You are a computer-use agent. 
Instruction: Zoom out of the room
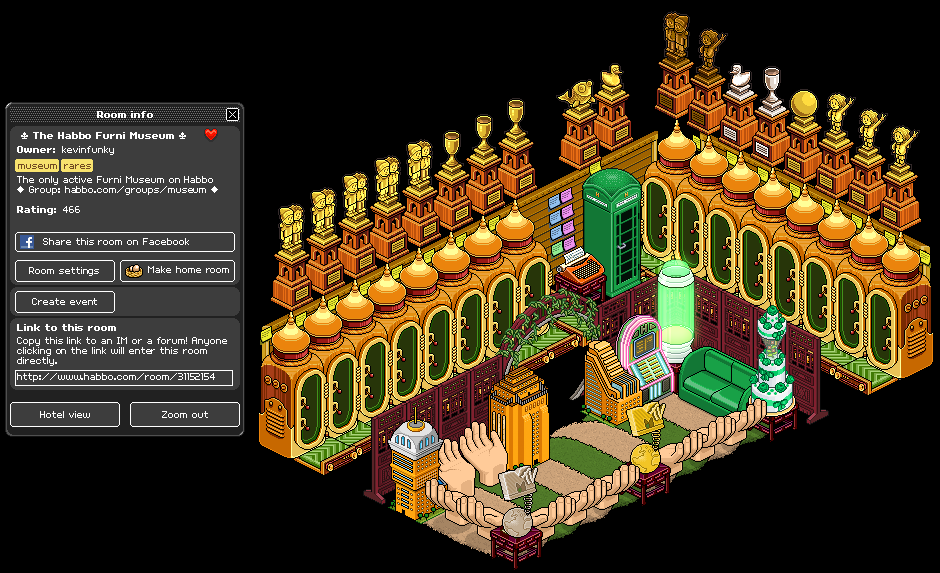185,415
